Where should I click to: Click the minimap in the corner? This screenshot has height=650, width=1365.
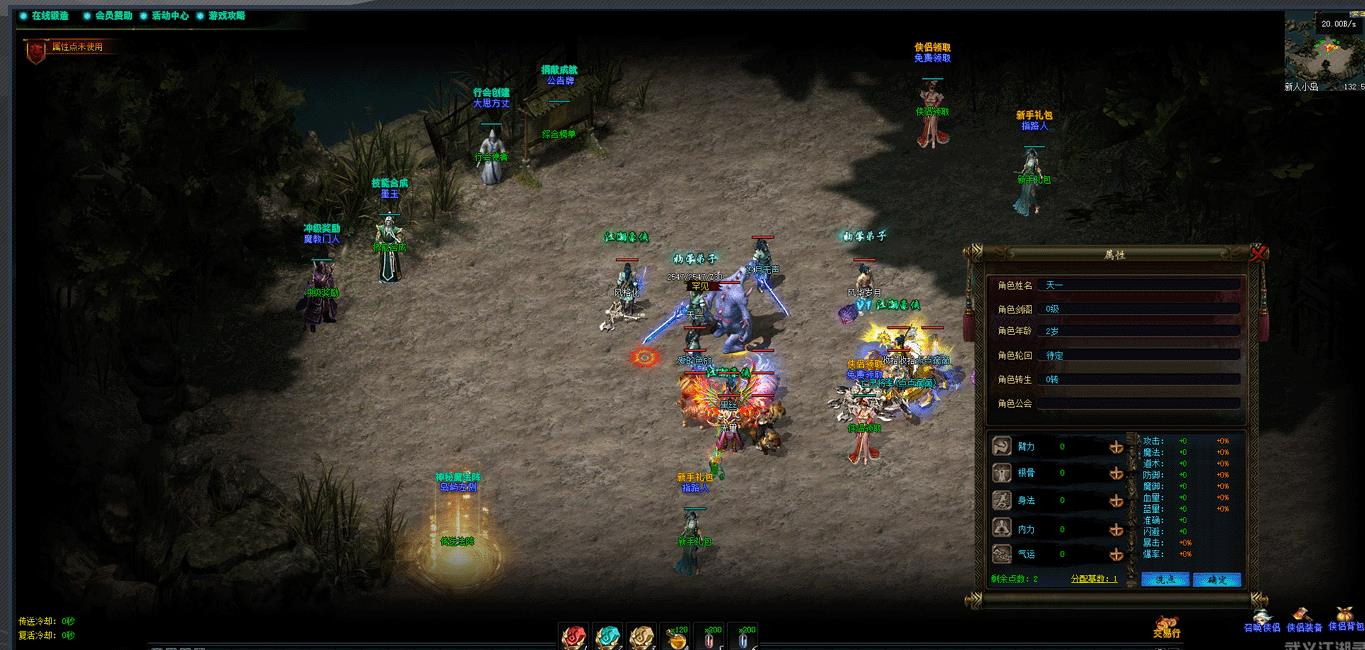(x=1323, y=52)
